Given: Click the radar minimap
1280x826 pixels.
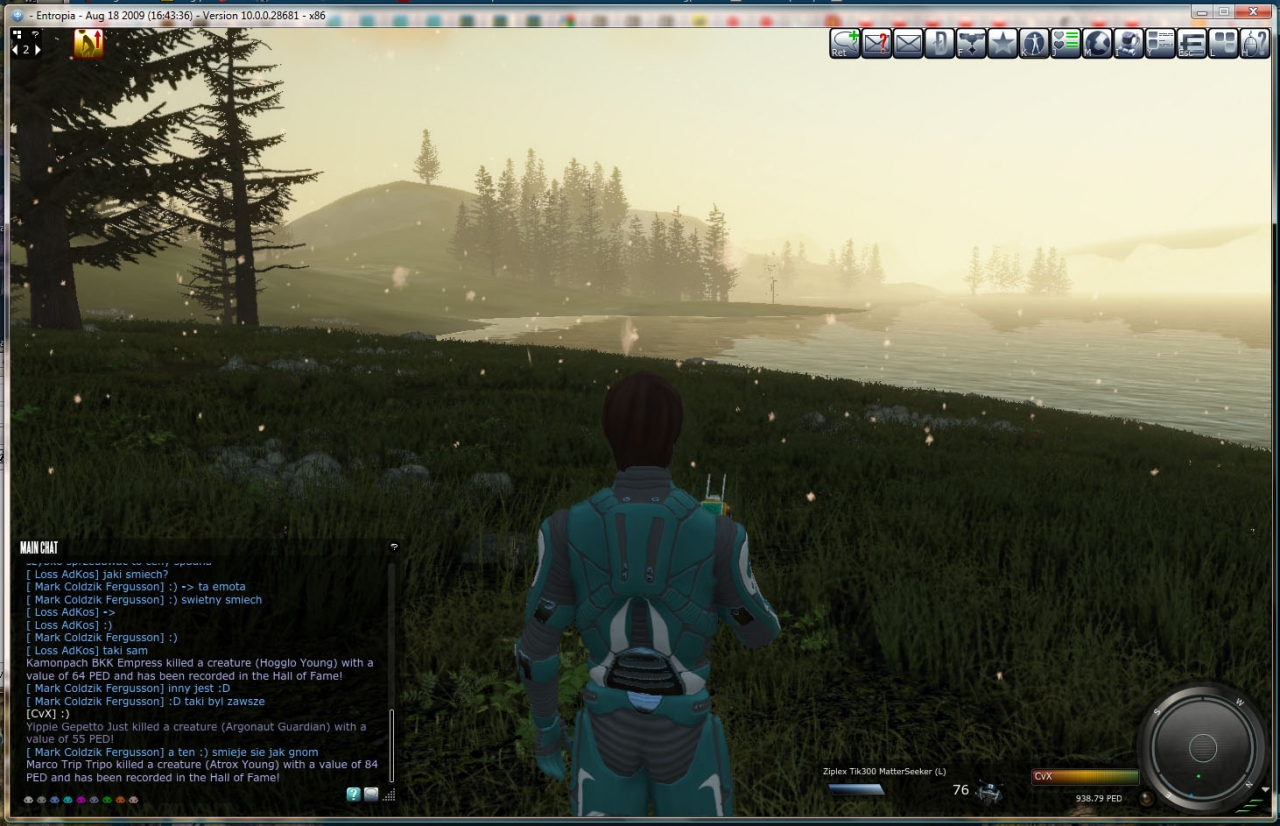Looking at the screenshot, I should coord(1202,748).
